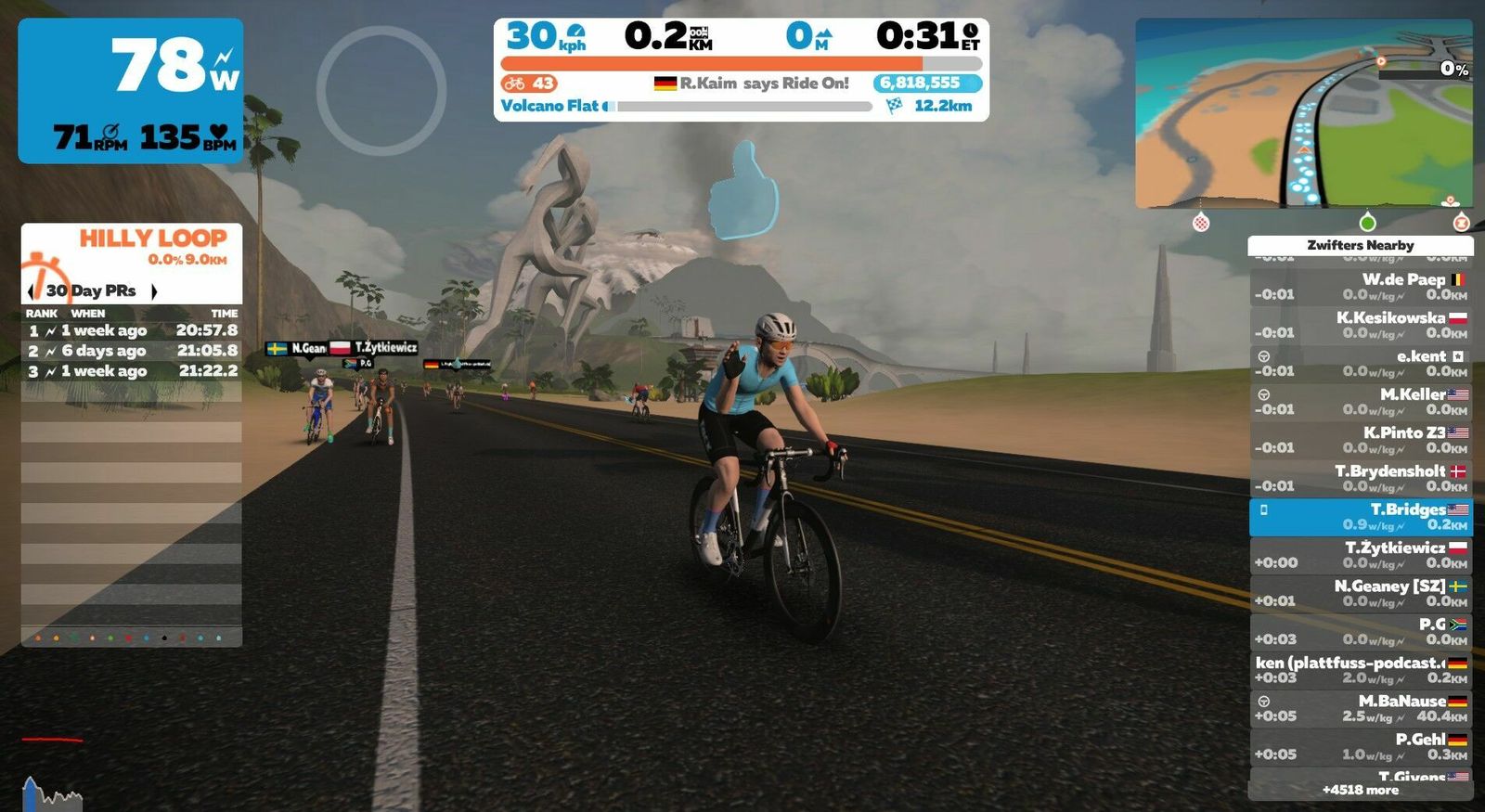
Task: Select W.de Paep in Zwifters Nearby
Action: coord(1361,287)
